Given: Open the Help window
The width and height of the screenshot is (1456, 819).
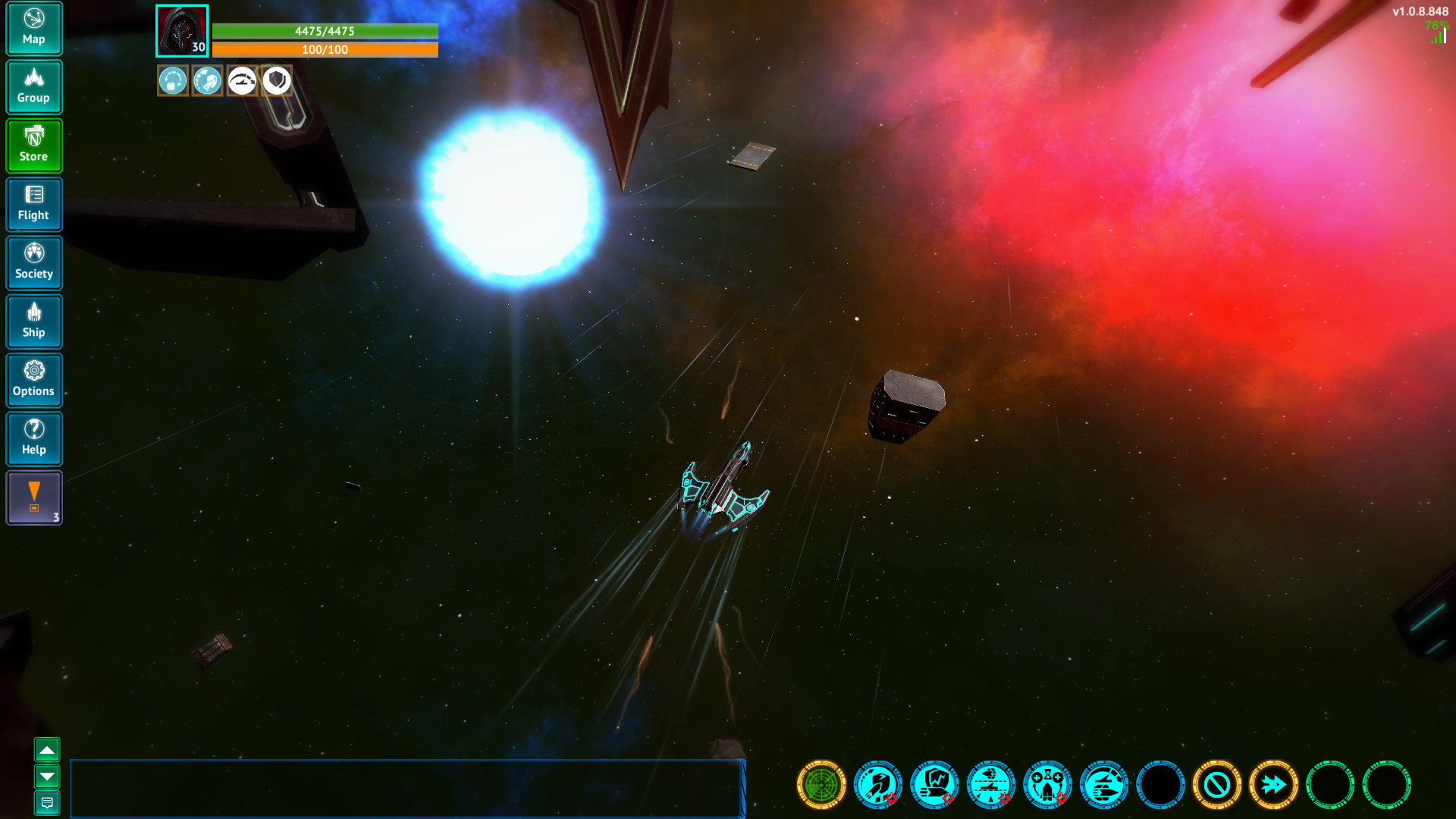Looking at the screenshot, I should pos(34,438).
